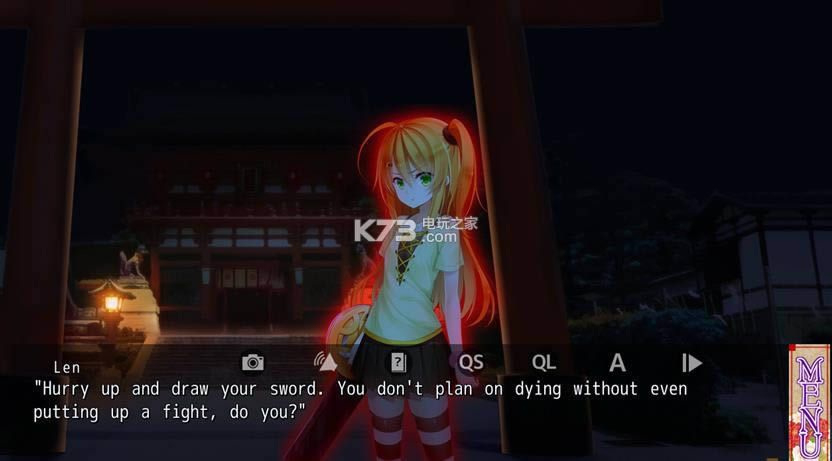The height and width of the screenshot is (461, 832).
Task: Toggle auto mode with the A button
Action: pyautogui.click(x=617, y=362)
